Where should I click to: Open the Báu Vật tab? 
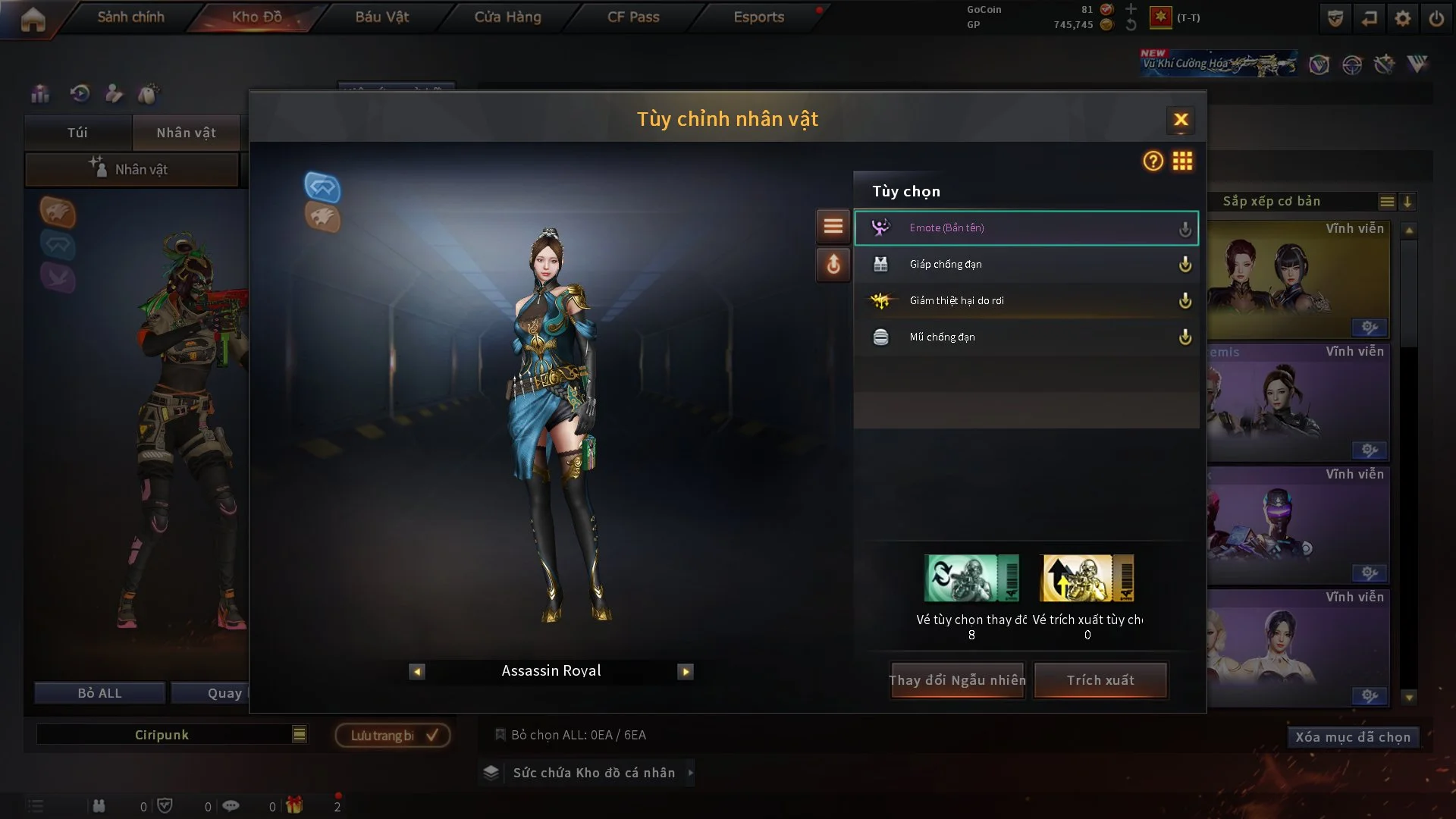381,17
